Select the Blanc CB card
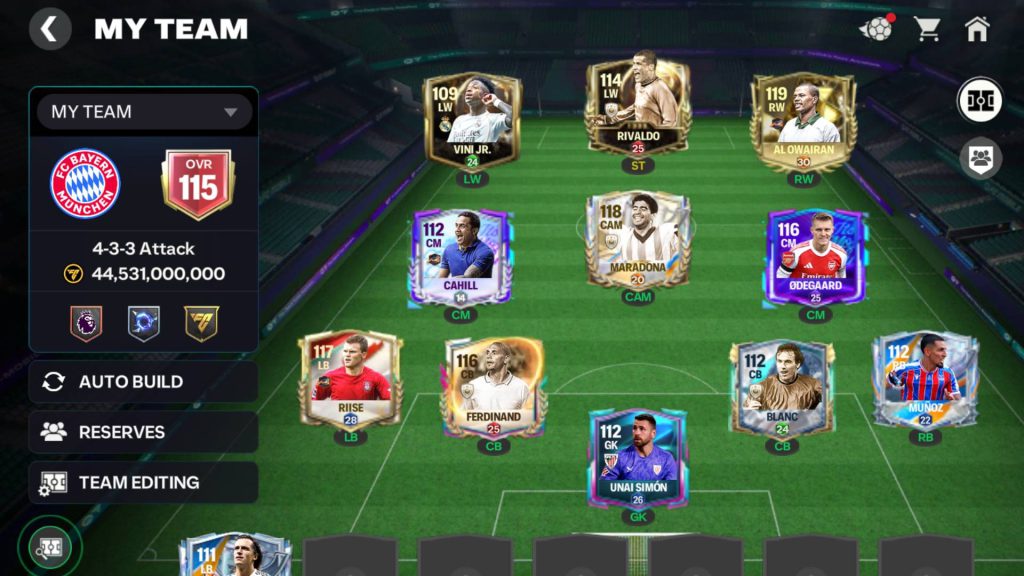1024x576 pixels. click(782, 386)
